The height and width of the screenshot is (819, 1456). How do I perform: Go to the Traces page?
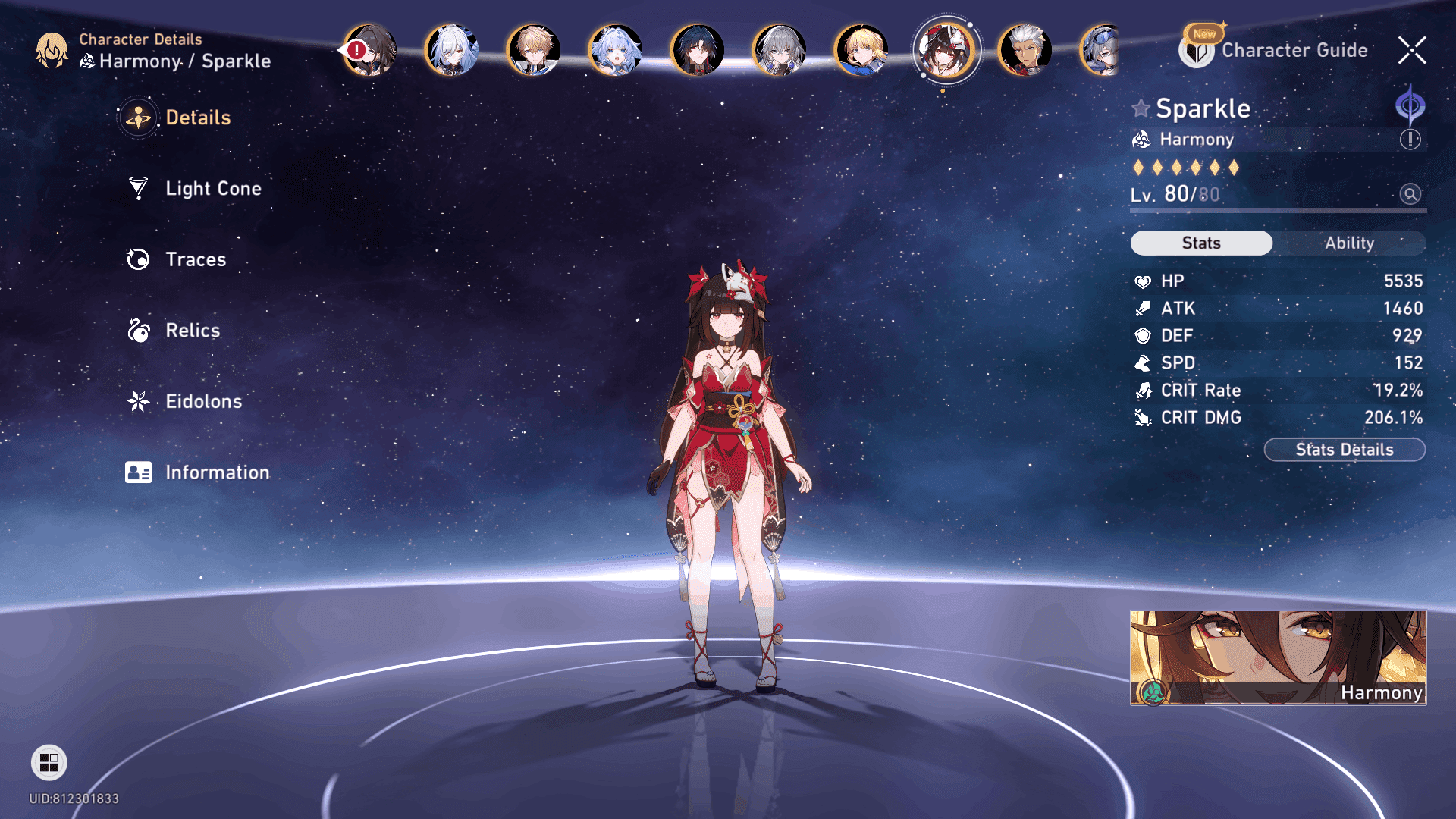(195, 259)
